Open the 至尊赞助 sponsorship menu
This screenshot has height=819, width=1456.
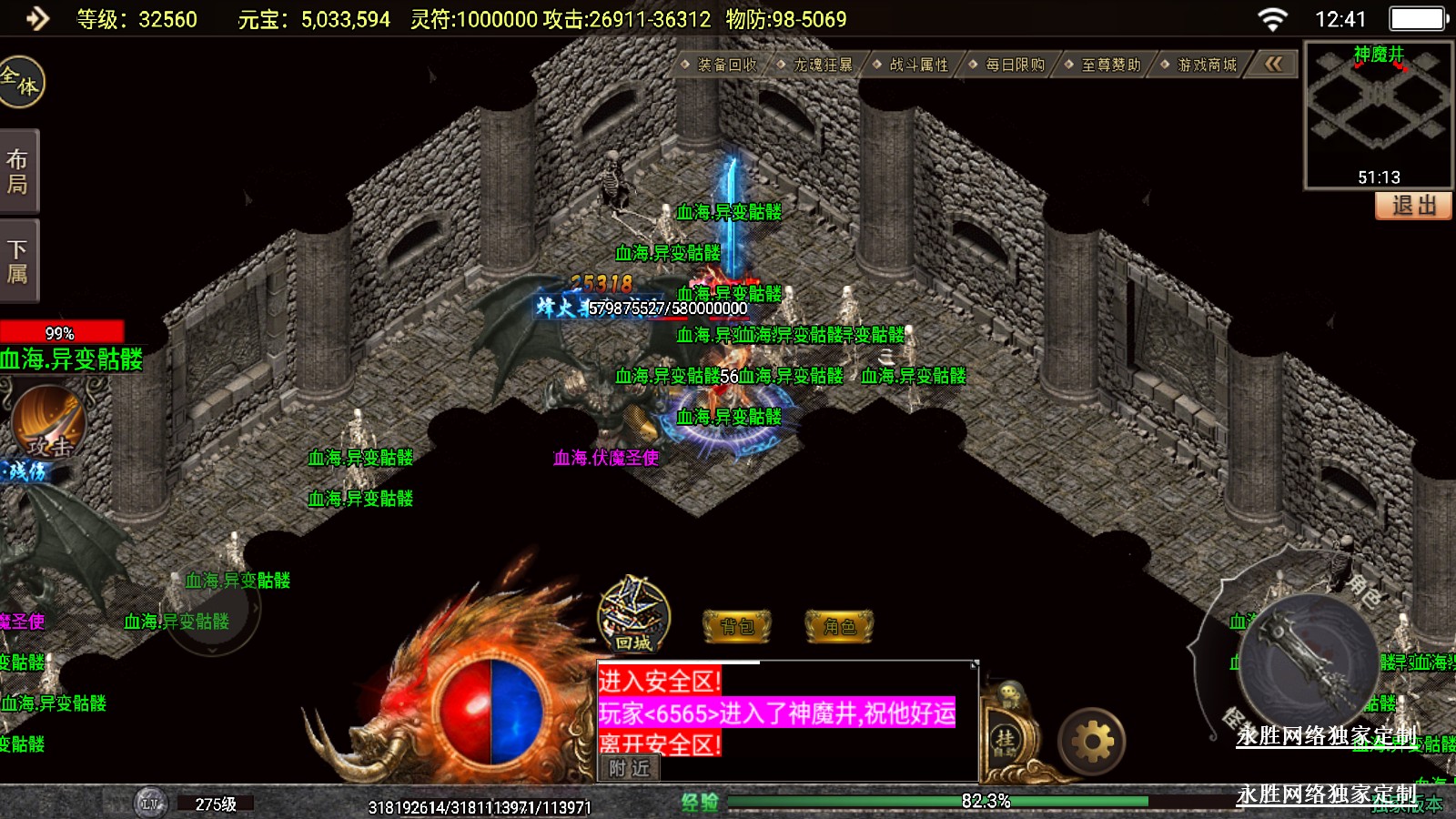pos(1109,65)
